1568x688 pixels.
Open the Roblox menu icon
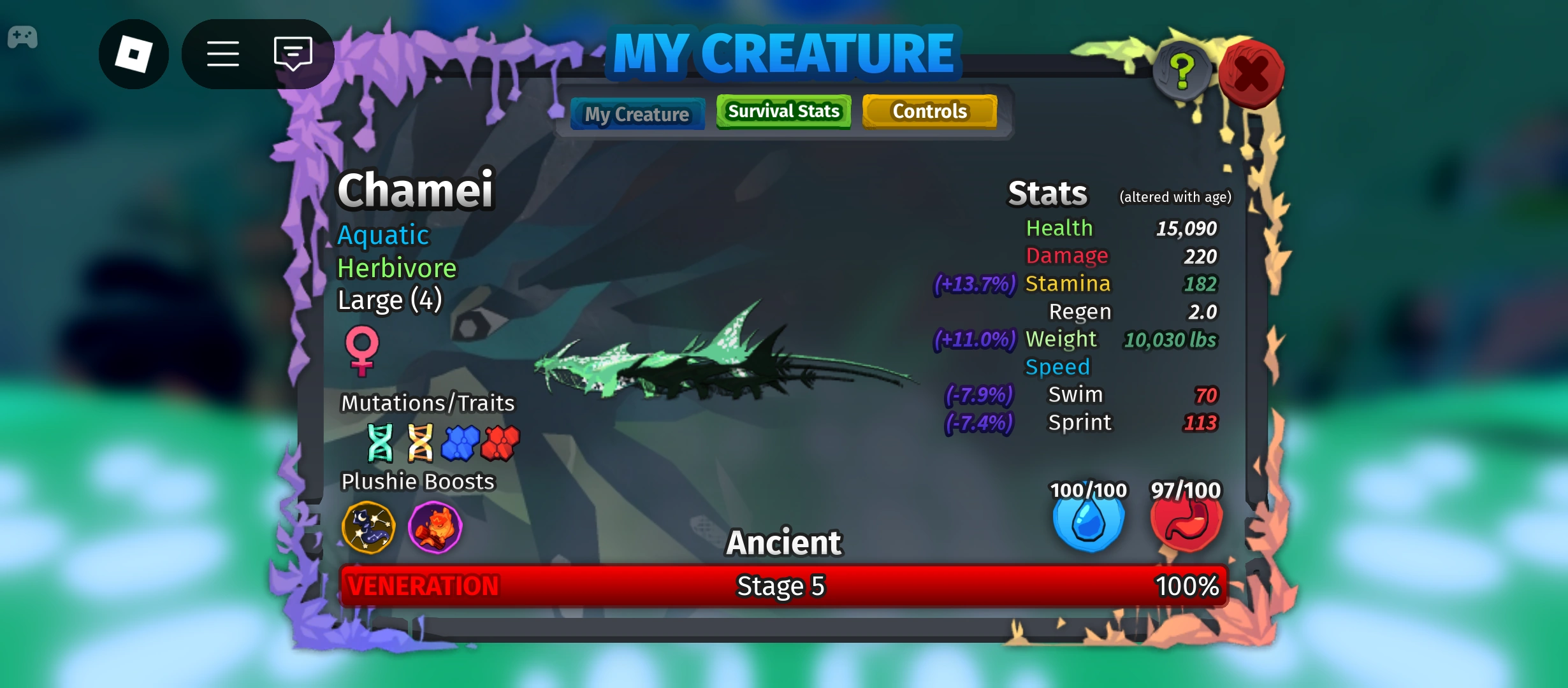(134, 54)
